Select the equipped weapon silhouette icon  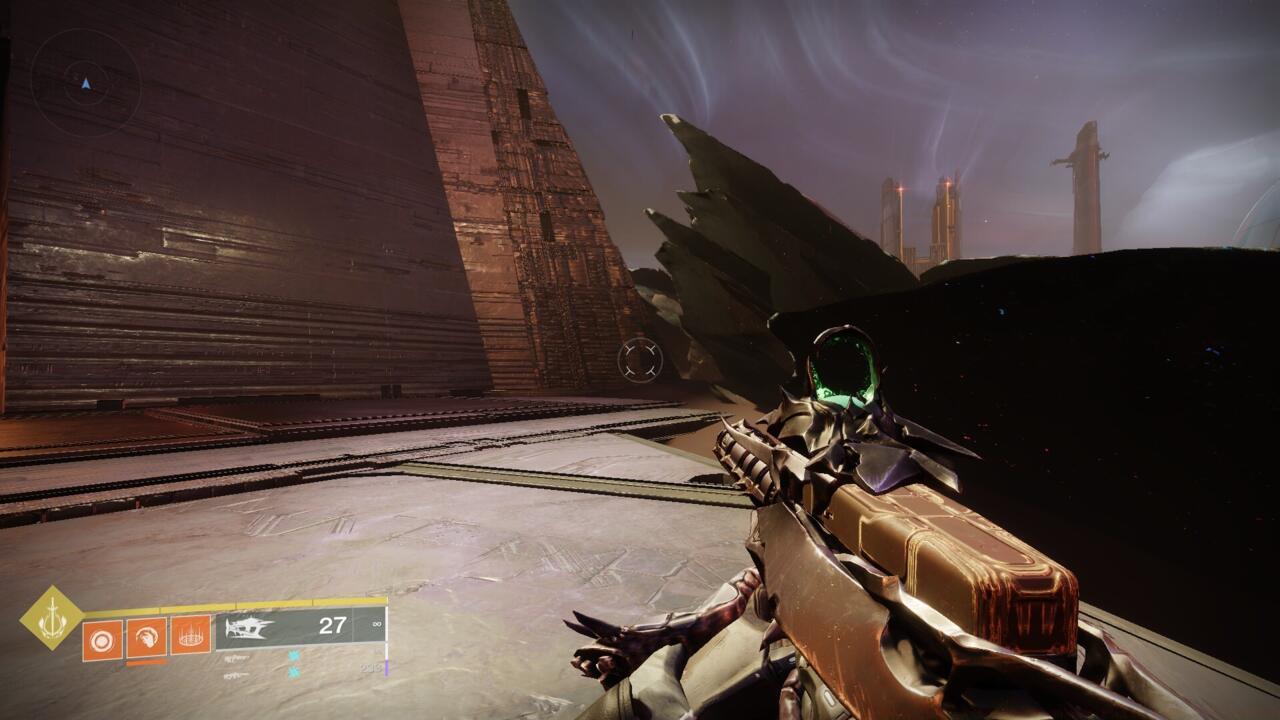249,628
